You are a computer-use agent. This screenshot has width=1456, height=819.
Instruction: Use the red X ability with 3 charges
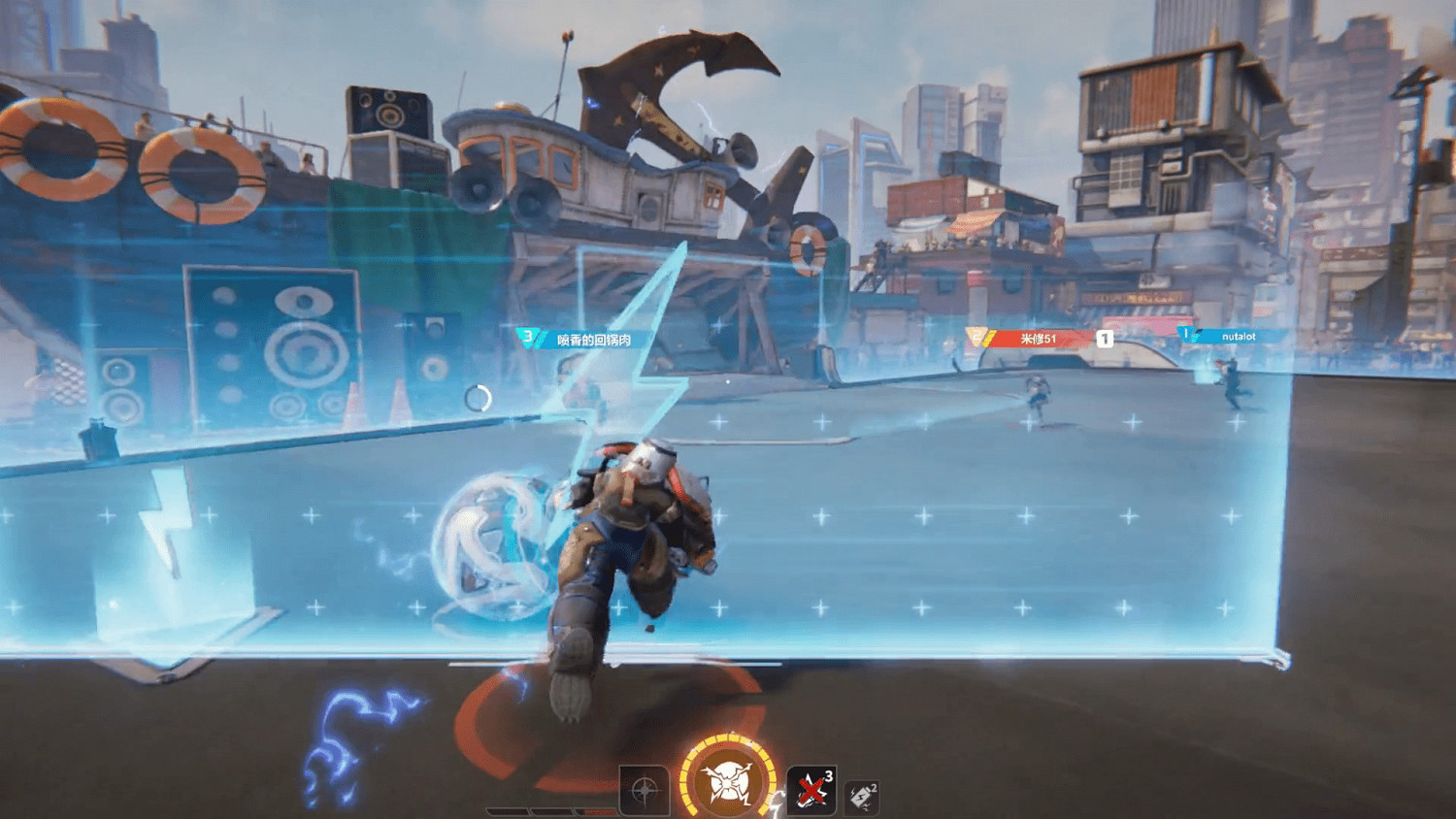[813, 788]
